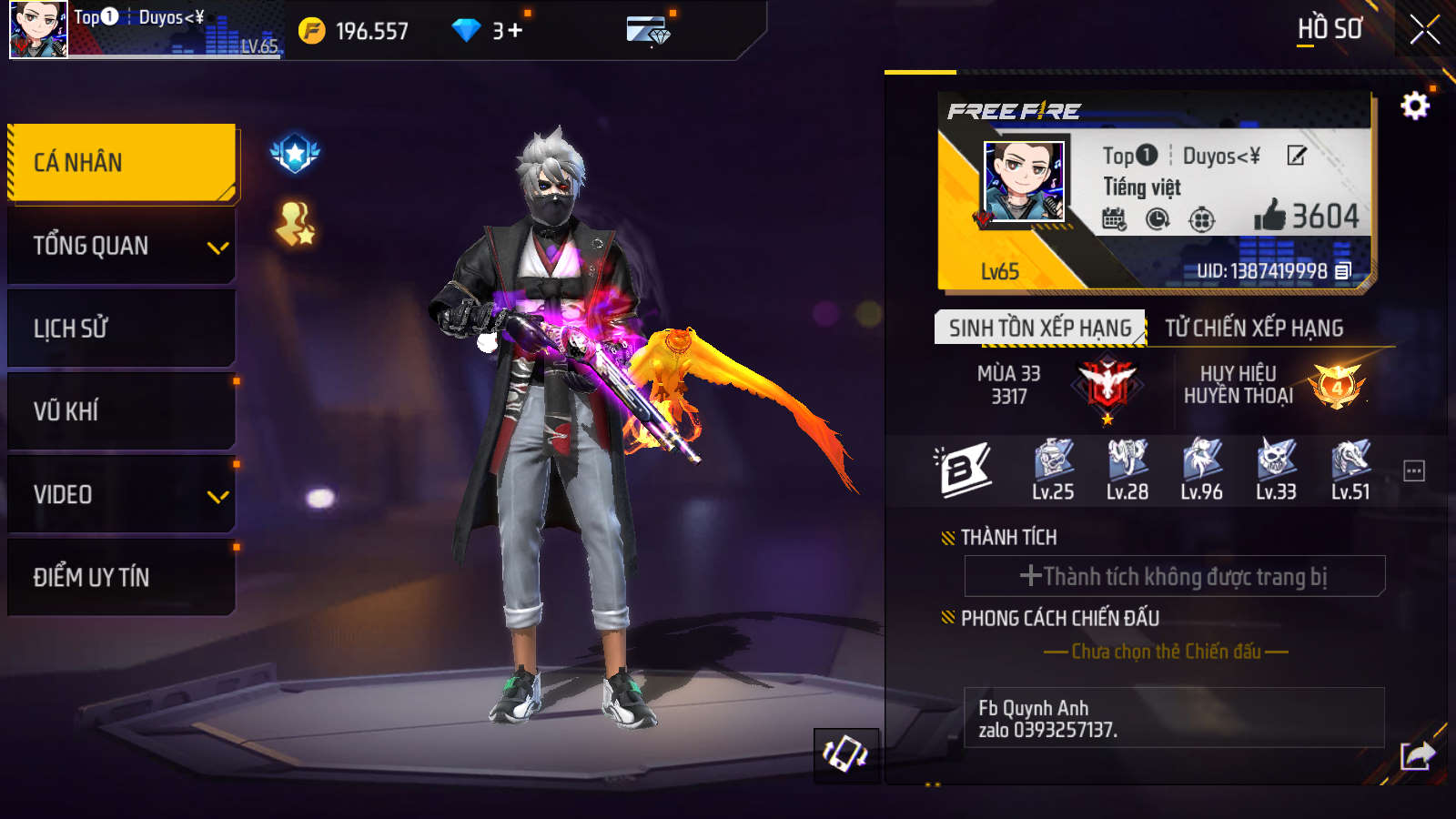Add diamonds with the plus button
The image size is (1456, 819).
[515, 30]
